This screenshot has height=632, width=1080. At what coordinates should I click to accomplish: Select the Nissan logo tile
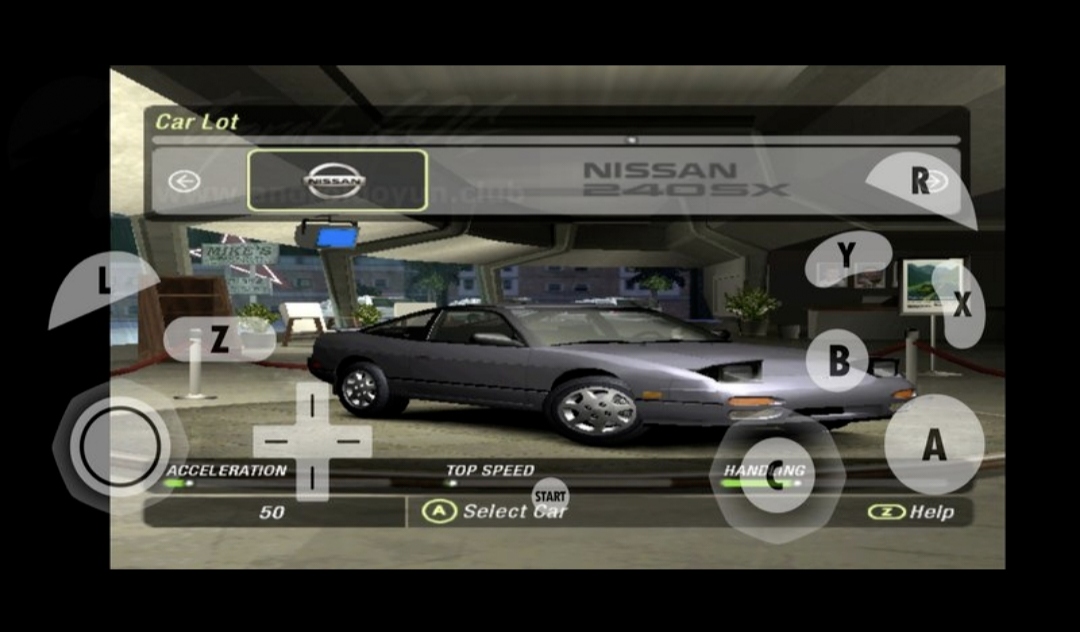[337, 181]
